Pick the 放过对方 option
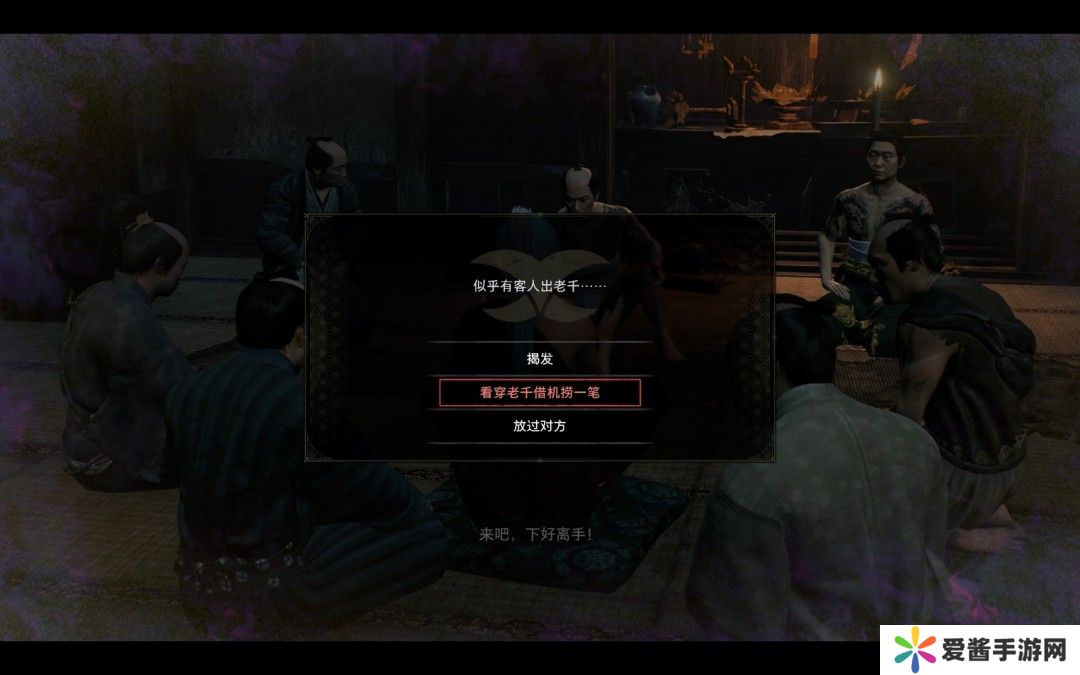 [539, 426]
